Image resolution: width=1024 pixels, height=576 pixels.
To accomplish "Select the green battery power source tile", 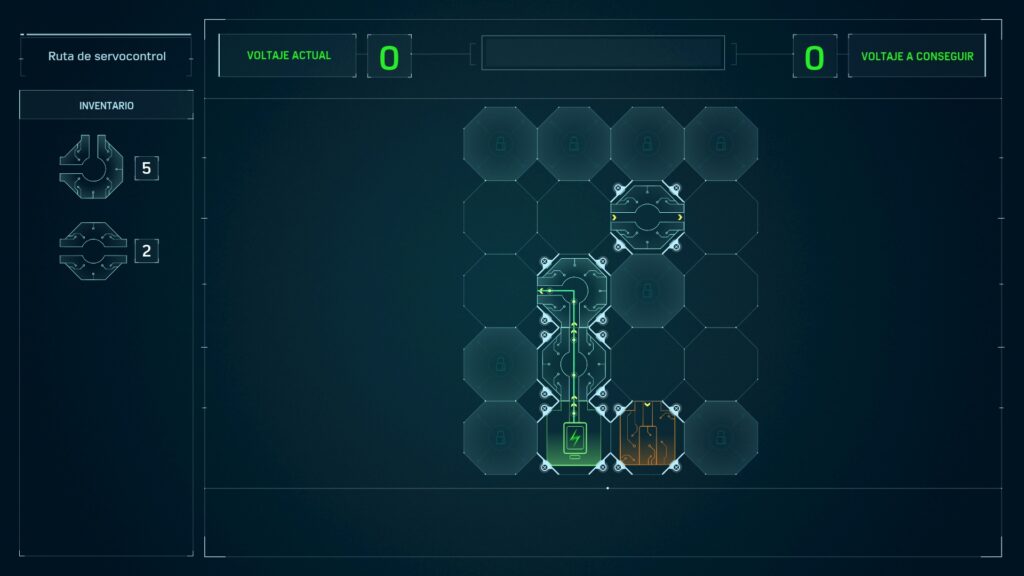I will (574, 438).
